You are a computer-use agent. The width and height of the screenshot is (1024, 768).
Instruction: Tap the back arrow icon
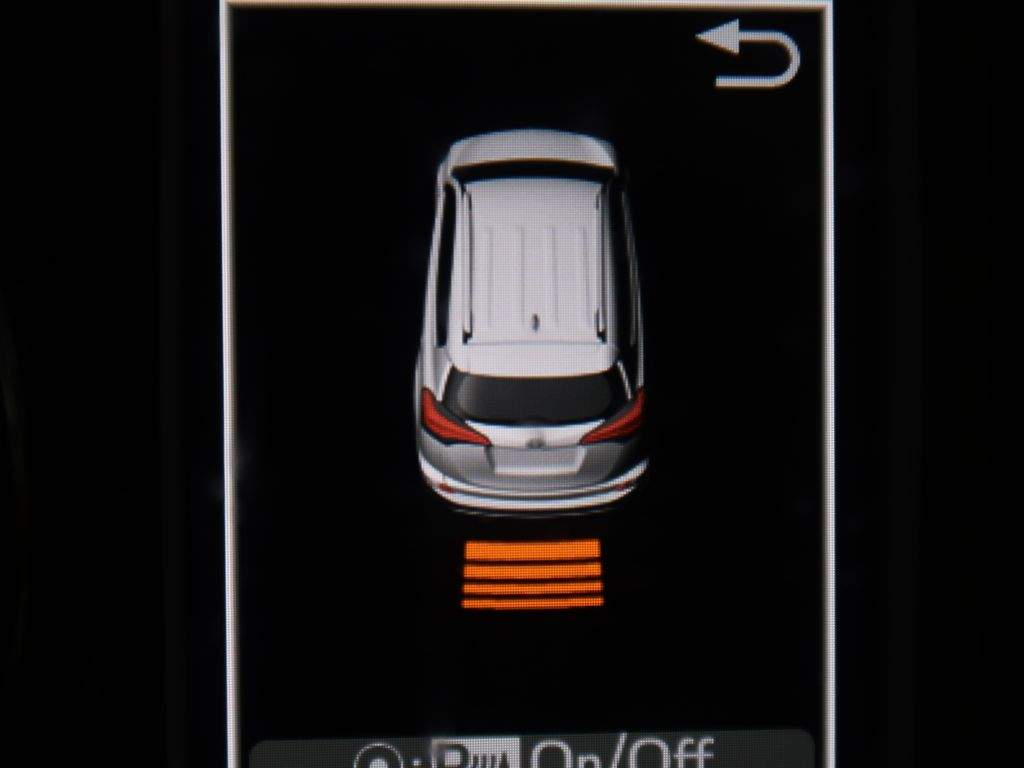point(749,54)
